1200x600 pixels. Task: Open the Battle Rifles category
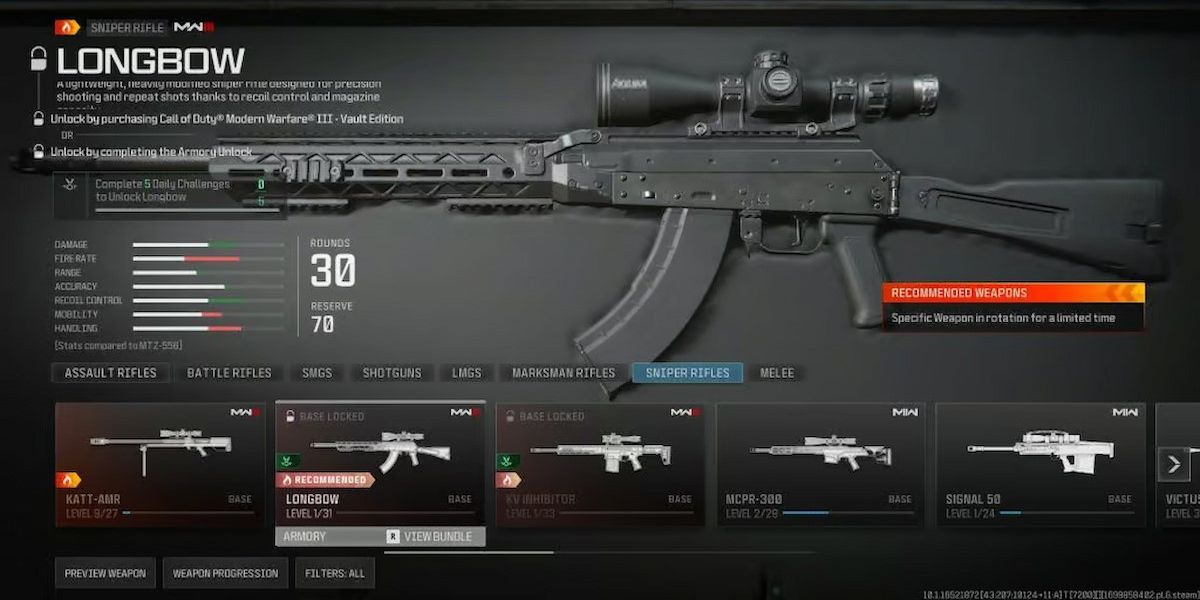229,373
